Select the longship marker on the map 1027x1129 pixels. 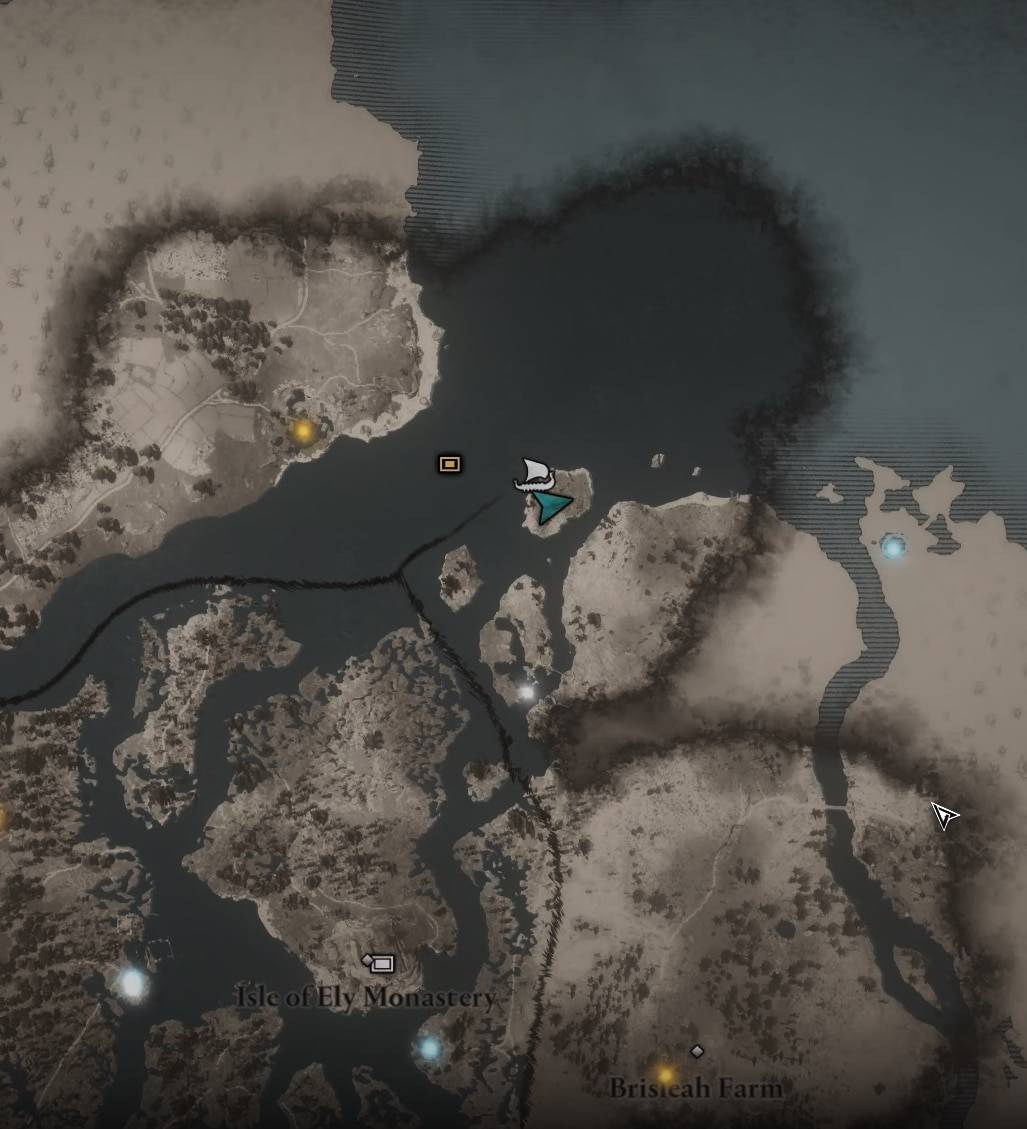click(534, 473)
